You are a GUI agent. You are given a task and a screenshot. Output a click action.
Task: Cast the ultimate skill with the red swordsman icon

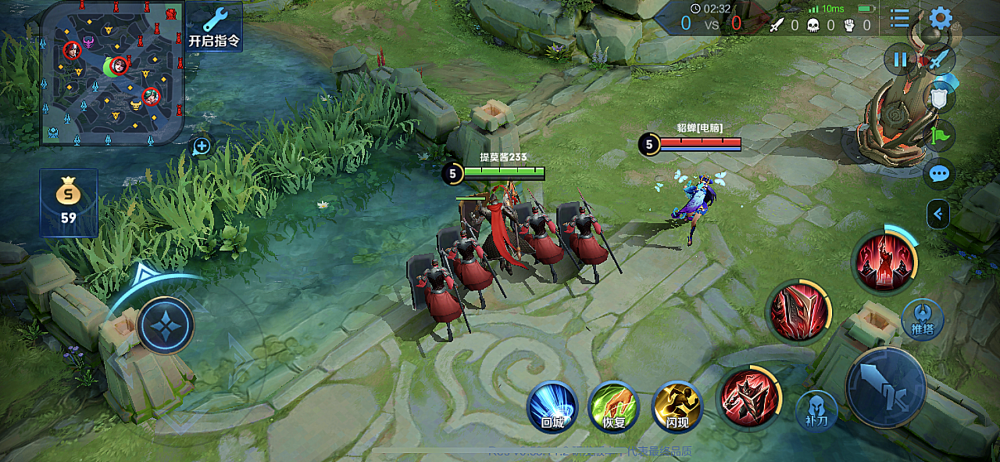pyautogui.click(x=883, y=261)
